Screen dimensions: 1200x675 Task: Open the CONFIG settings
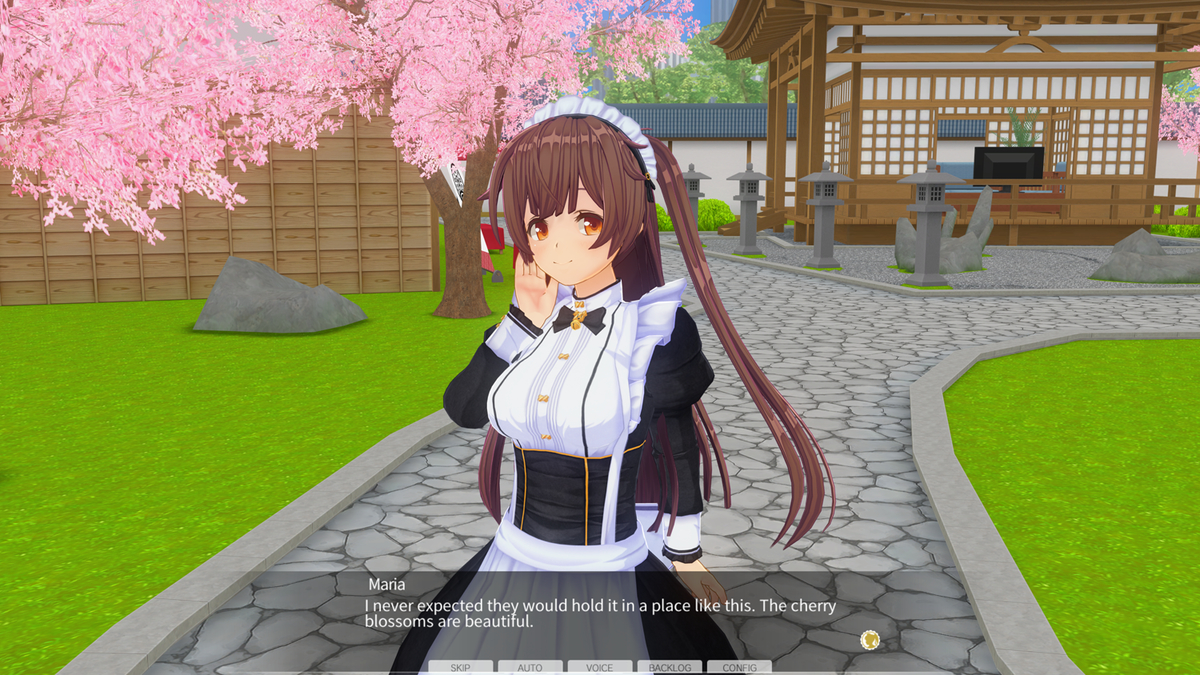click(x=740, y=667)
